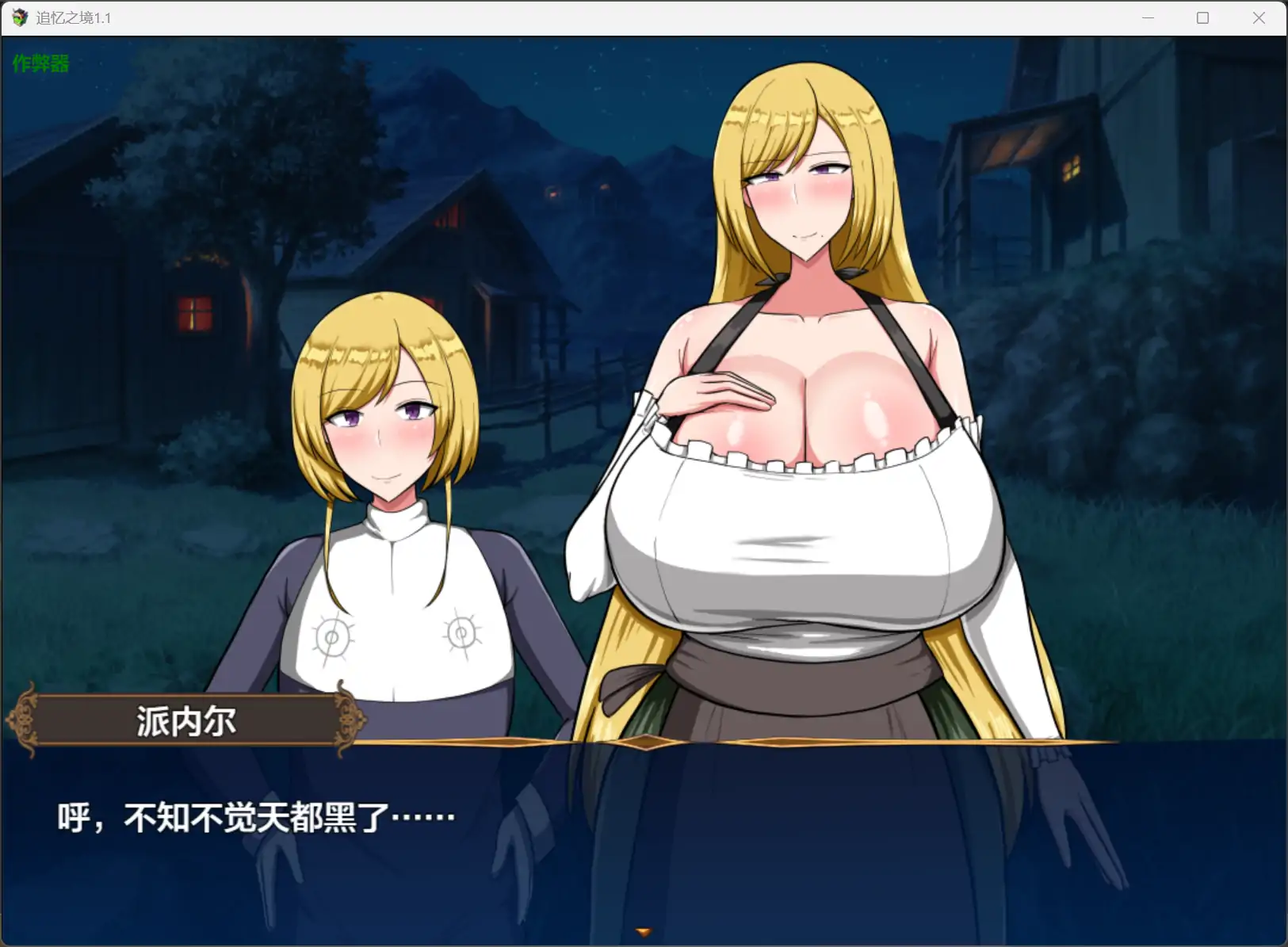Open the green 作弊器 cheat menu
This screenshot has height=947, width=1288.
[40, 63]
